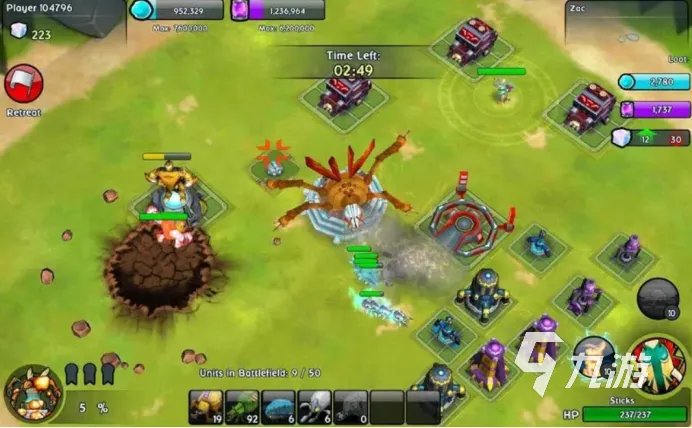Tap the dark round button above the hero ability
This screenshot has height=428, width=692.
coord(658,297)
